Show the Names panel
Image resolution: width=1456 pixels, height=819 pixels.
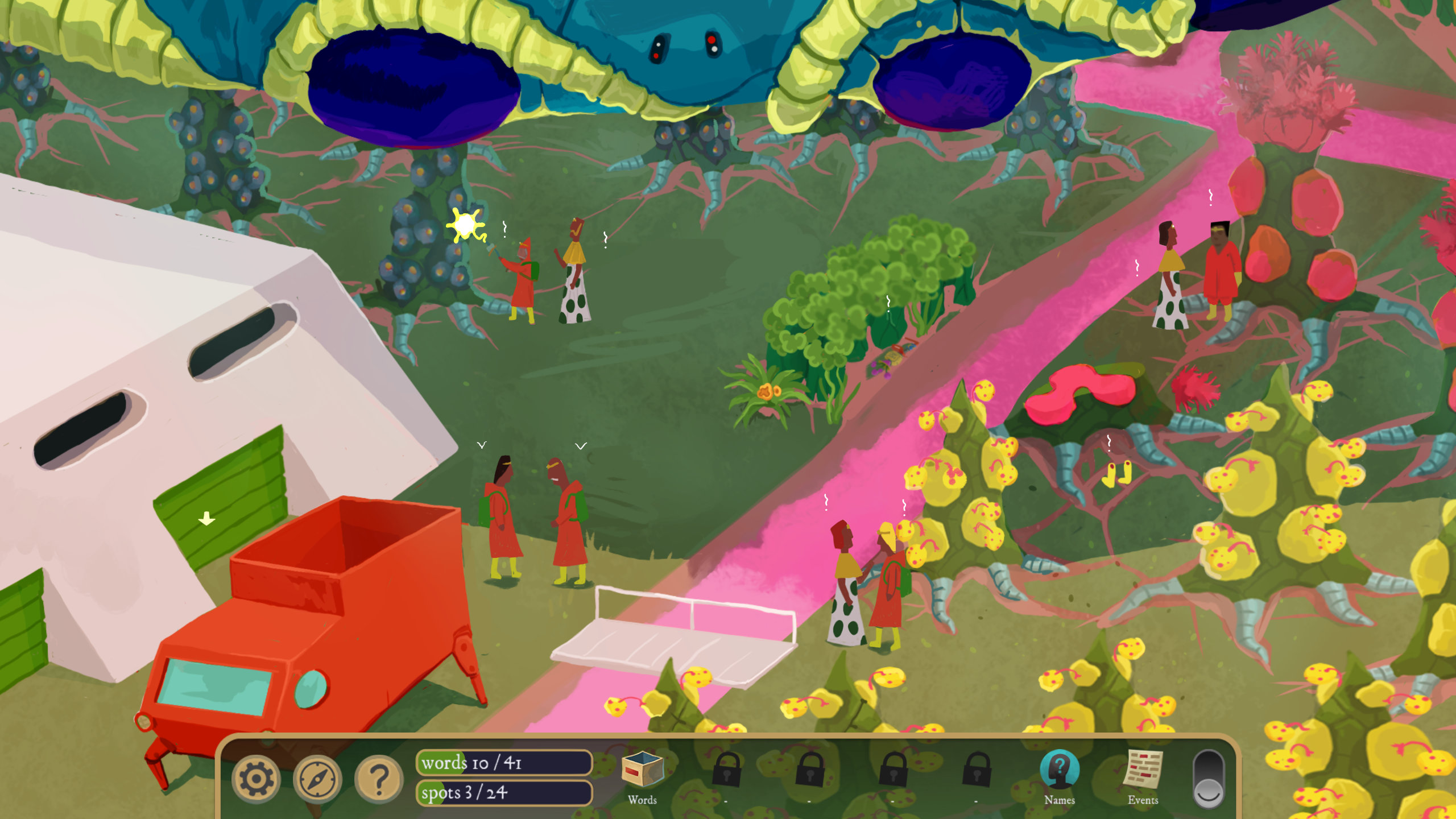click(1059, 771)
